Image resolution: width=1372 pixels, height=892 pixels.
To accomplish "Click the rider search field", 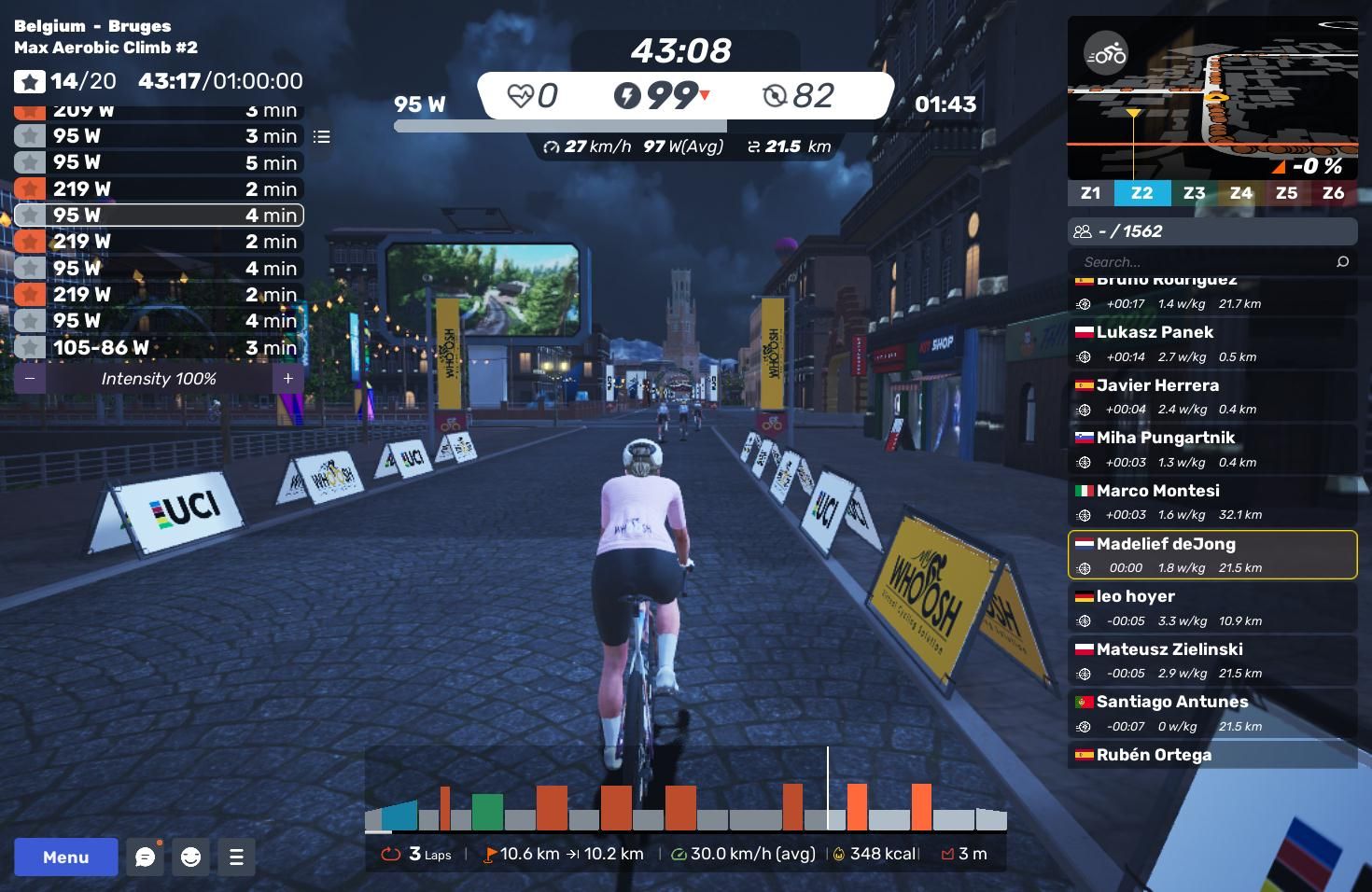I will (1204, 262).
